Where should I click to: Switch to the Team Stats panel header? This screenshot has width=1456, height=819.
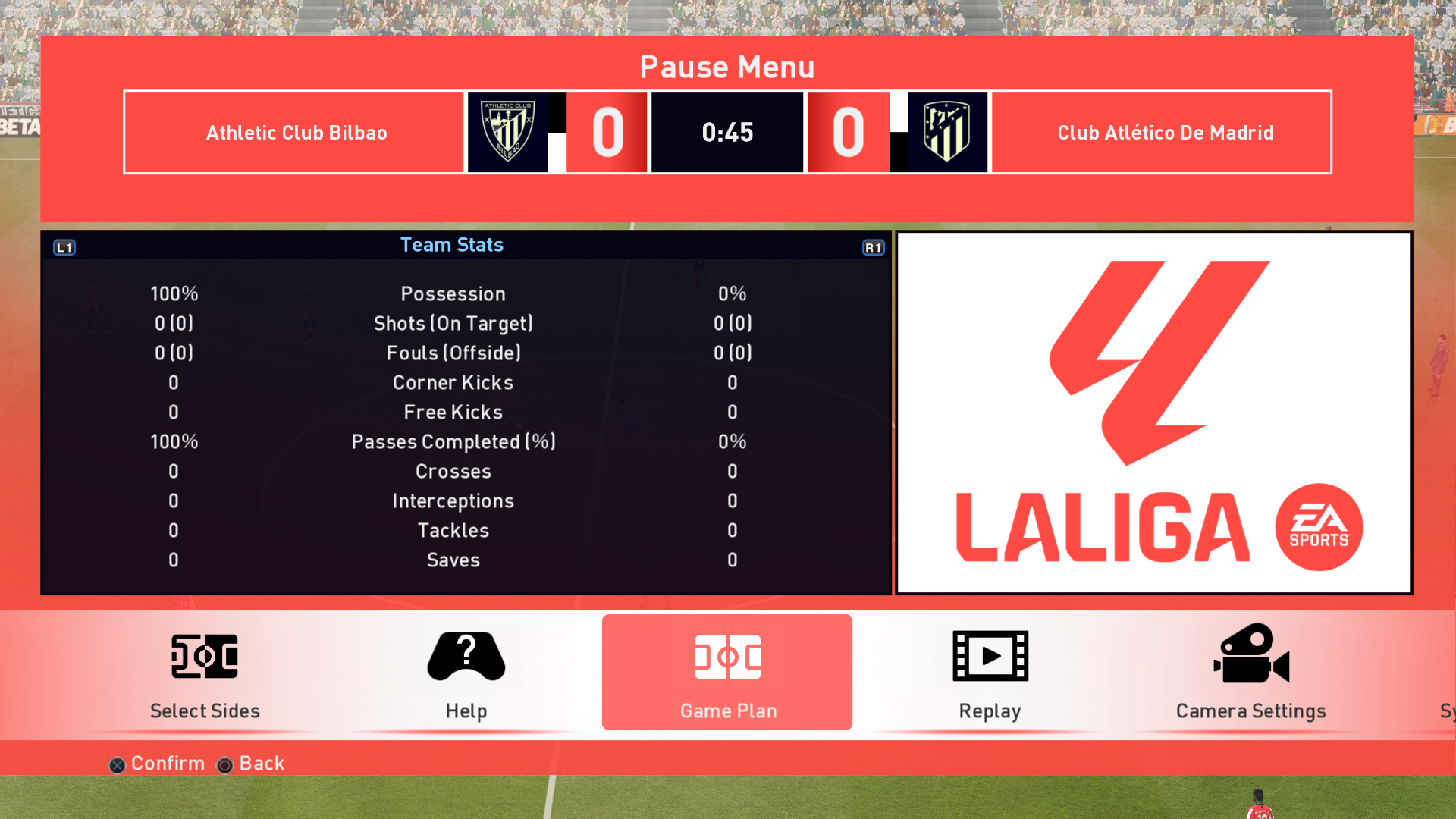[452, 245]
